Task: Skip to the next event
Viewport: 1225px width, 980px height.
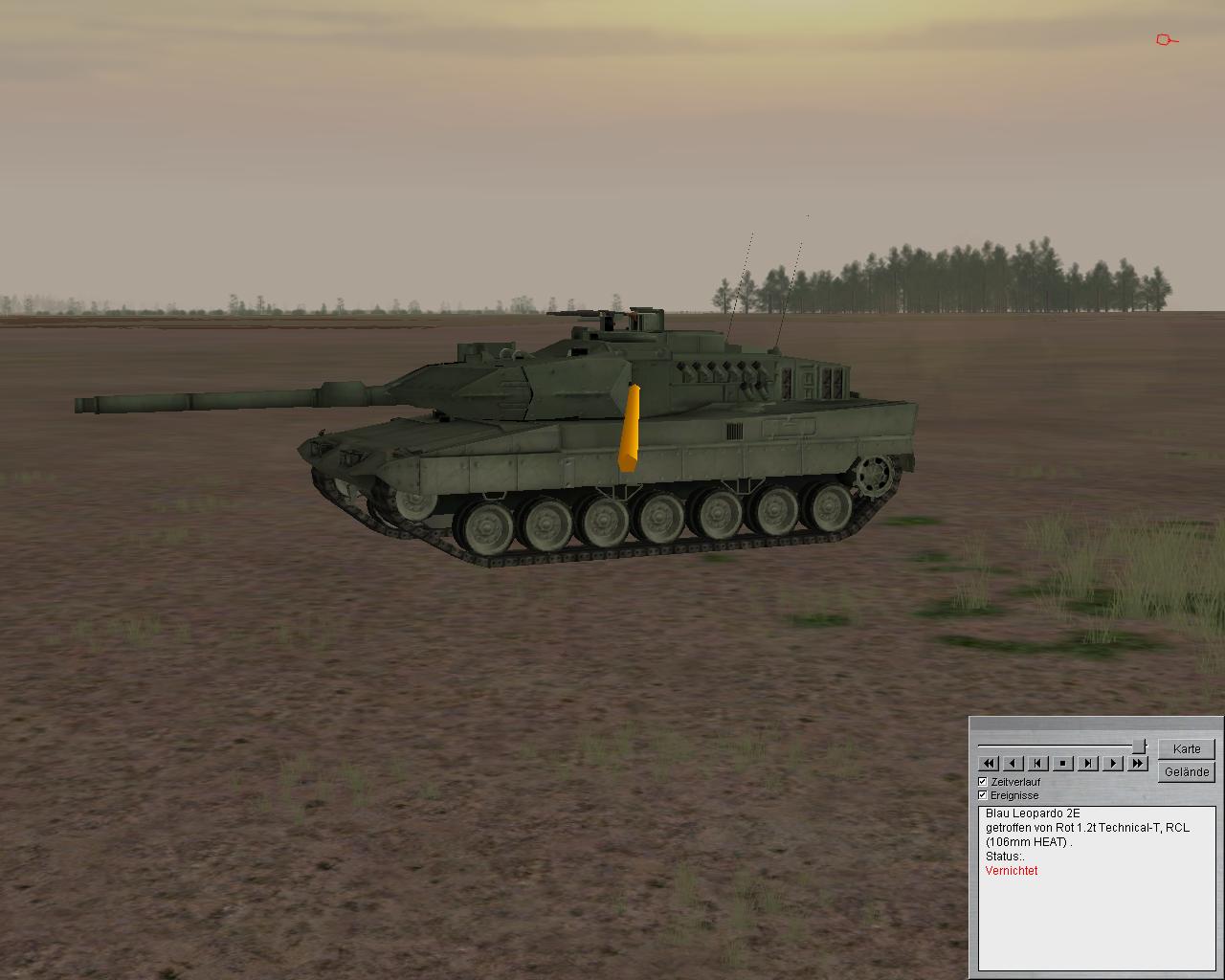Action: 1088,763
